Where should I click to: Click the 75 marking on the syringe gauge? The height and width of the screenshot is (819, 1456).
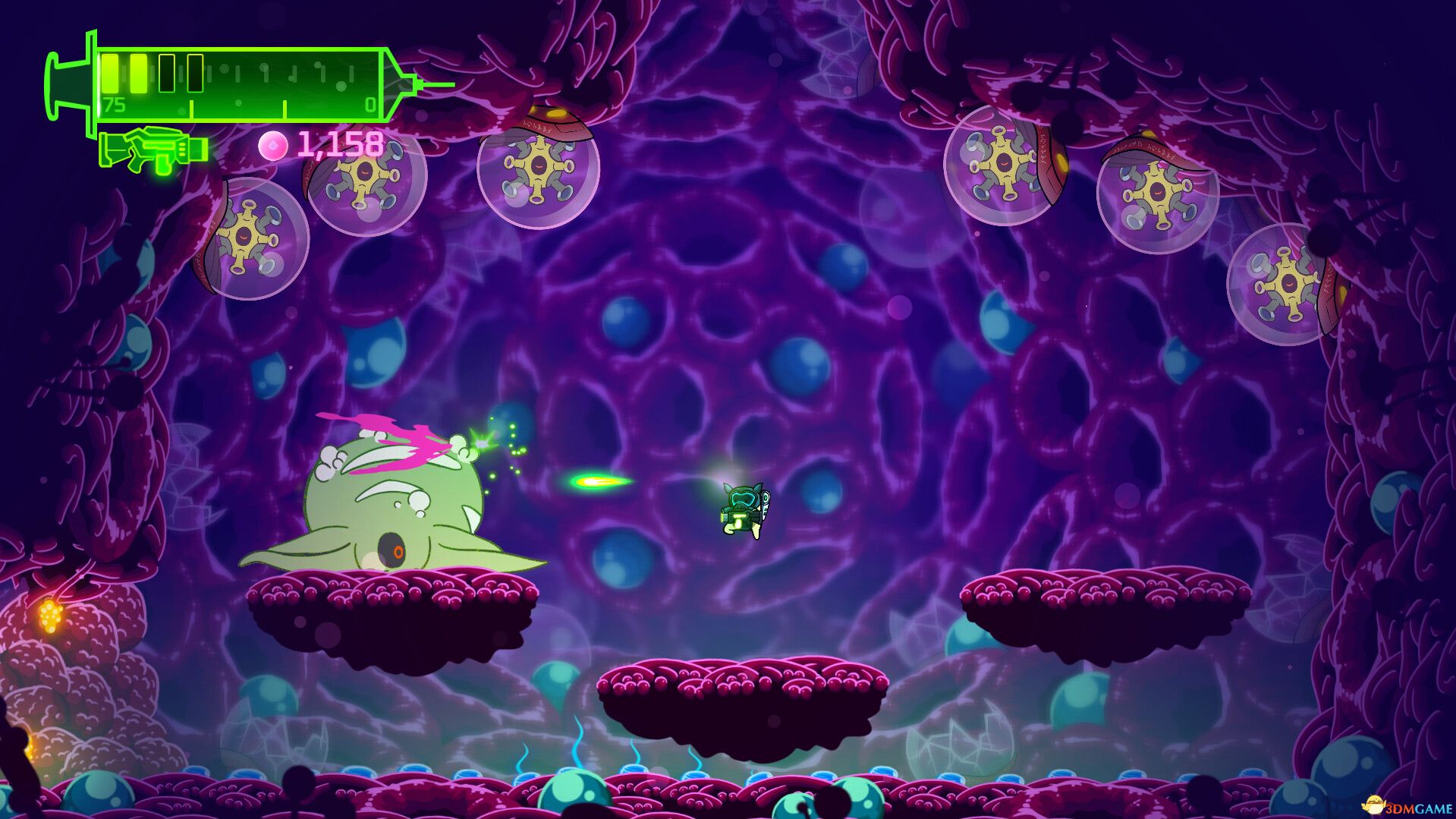(114, 105)
